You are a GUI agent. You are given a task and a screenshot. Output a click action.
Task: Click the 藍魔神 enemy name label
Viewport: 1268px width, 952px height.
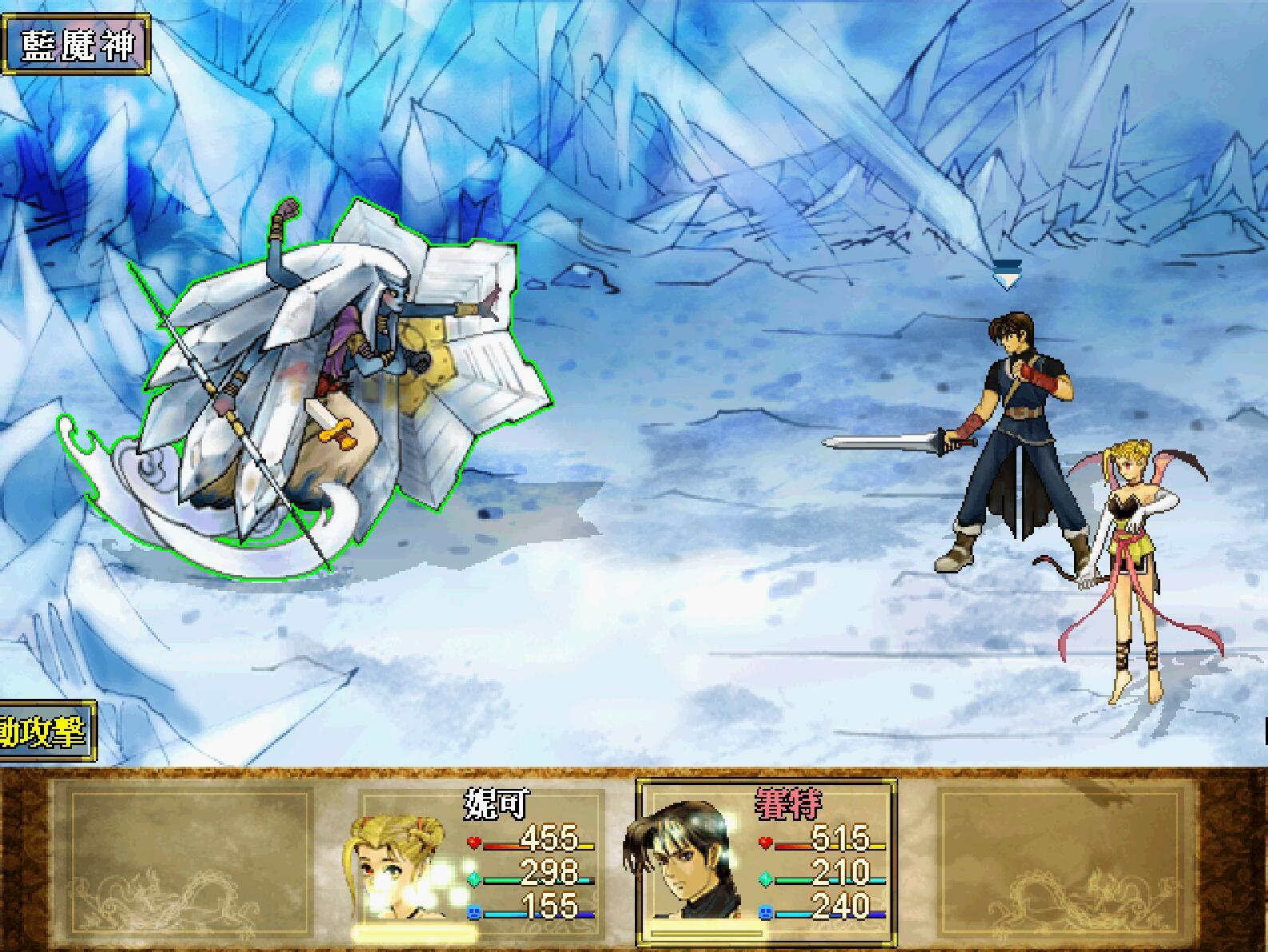tap(76, 45)
